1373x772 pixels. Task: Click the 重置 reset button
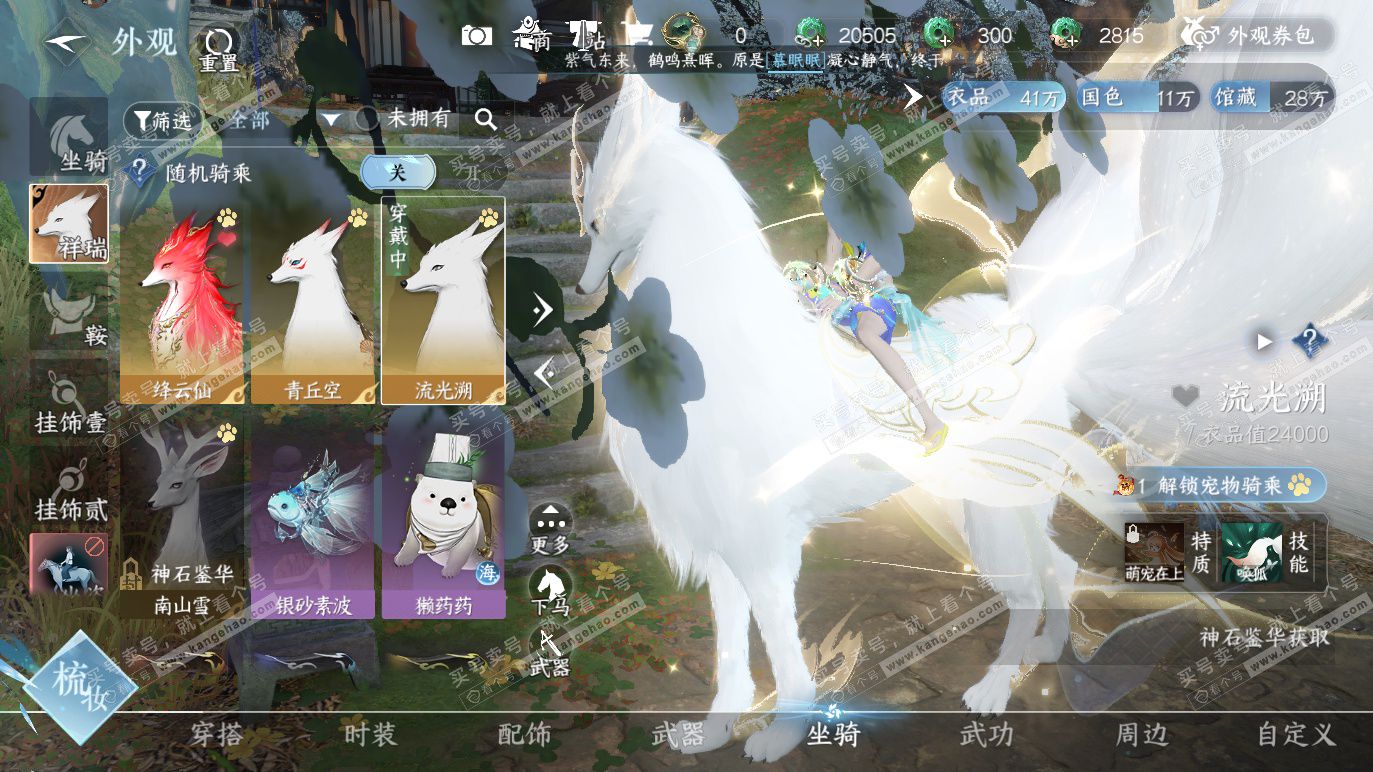coord(218,47)
